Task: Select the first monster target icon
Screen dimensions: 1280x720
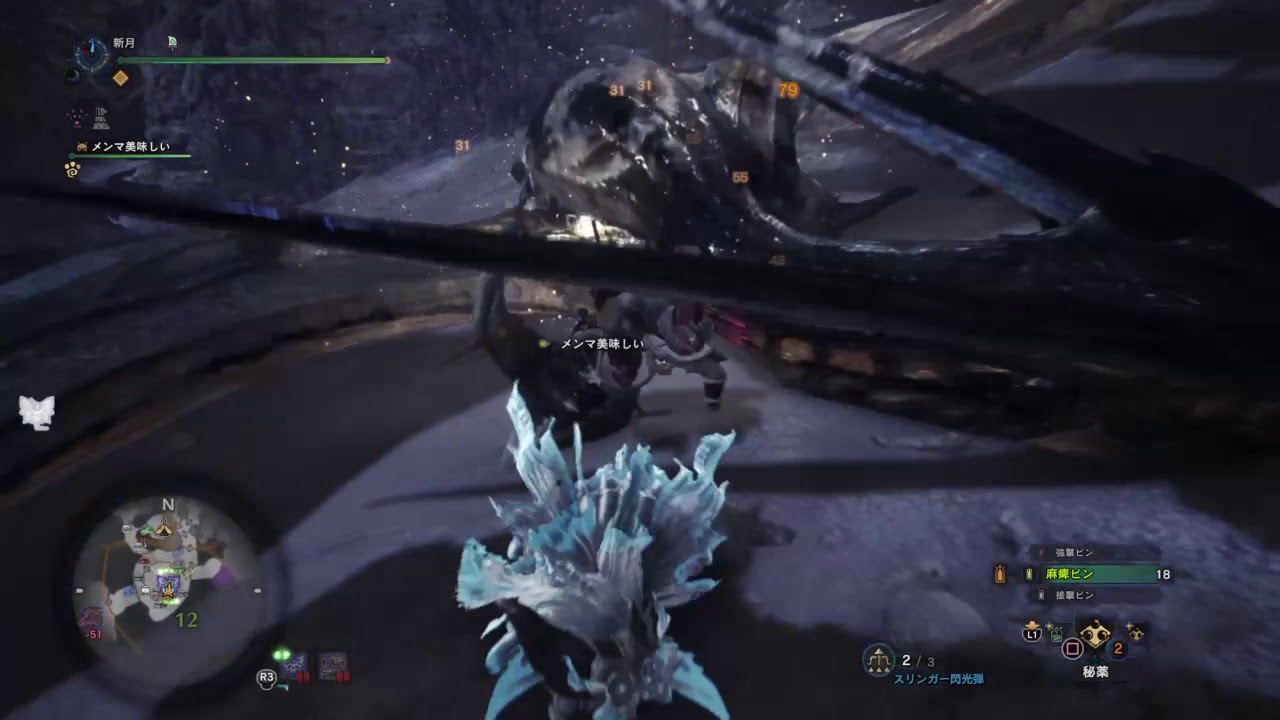Action: (x=294, y=667)
